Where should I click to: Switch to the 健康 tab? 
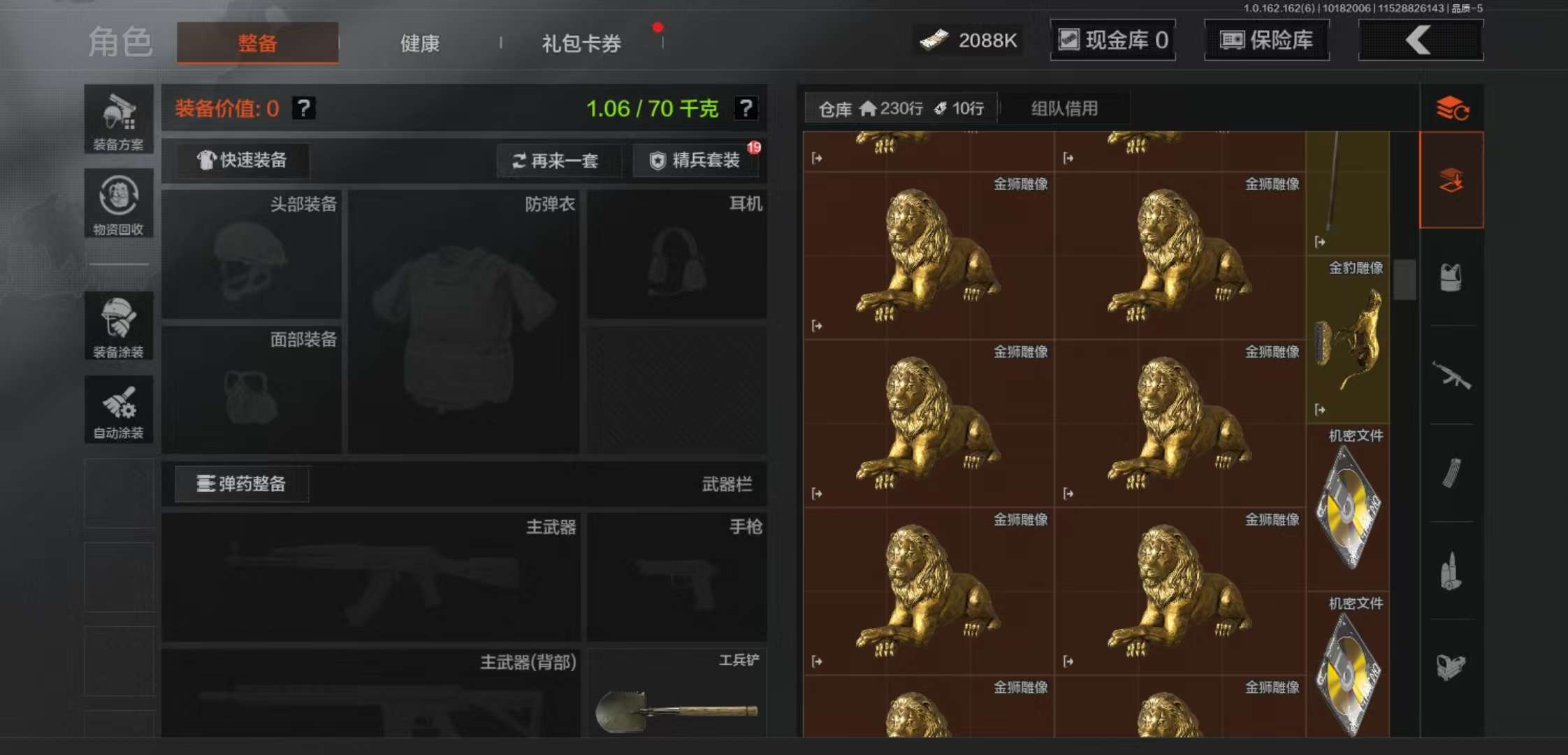(x=419, y=43)
